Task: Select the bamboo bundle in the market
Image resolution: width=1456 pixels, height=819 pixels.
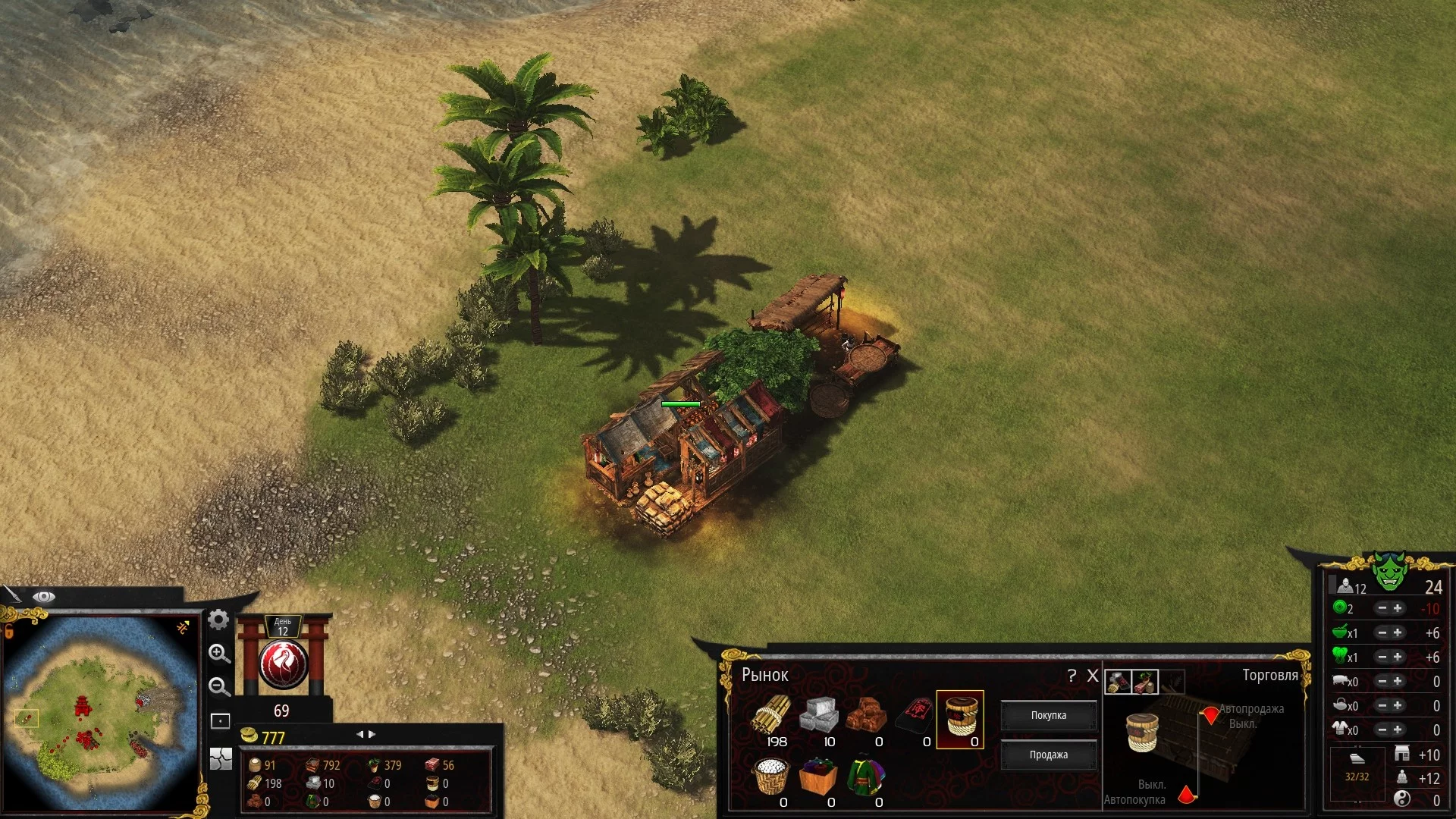Action: 772,715
